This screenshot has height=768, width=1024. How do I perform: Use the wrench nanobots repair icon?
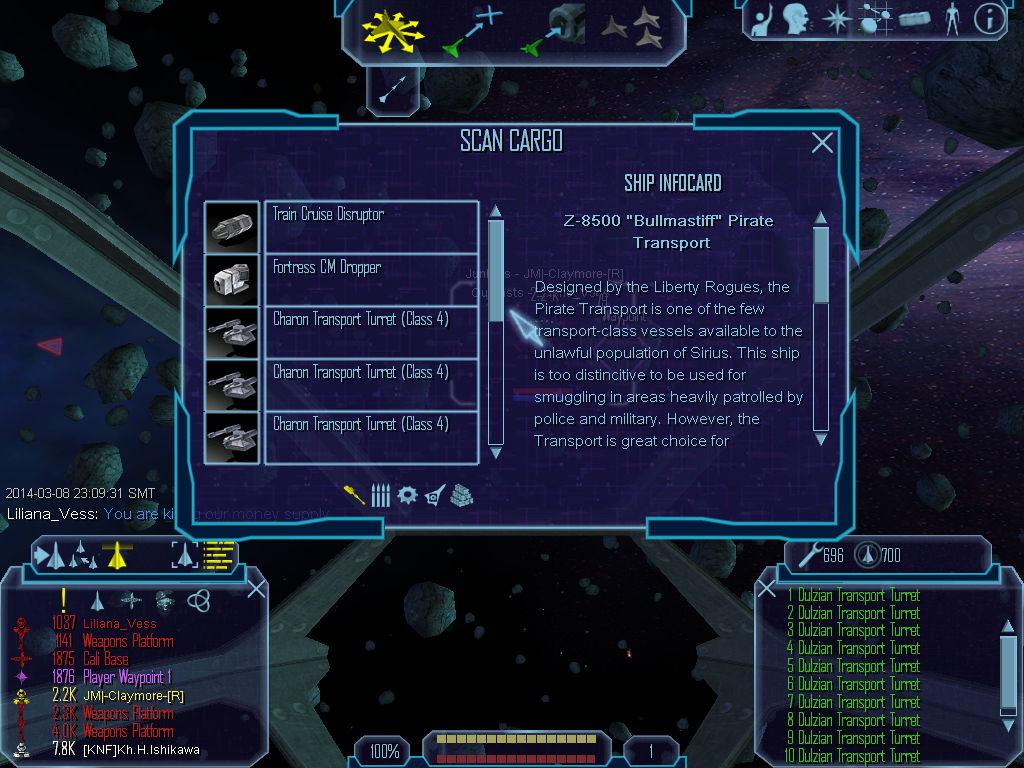(807, 553)
